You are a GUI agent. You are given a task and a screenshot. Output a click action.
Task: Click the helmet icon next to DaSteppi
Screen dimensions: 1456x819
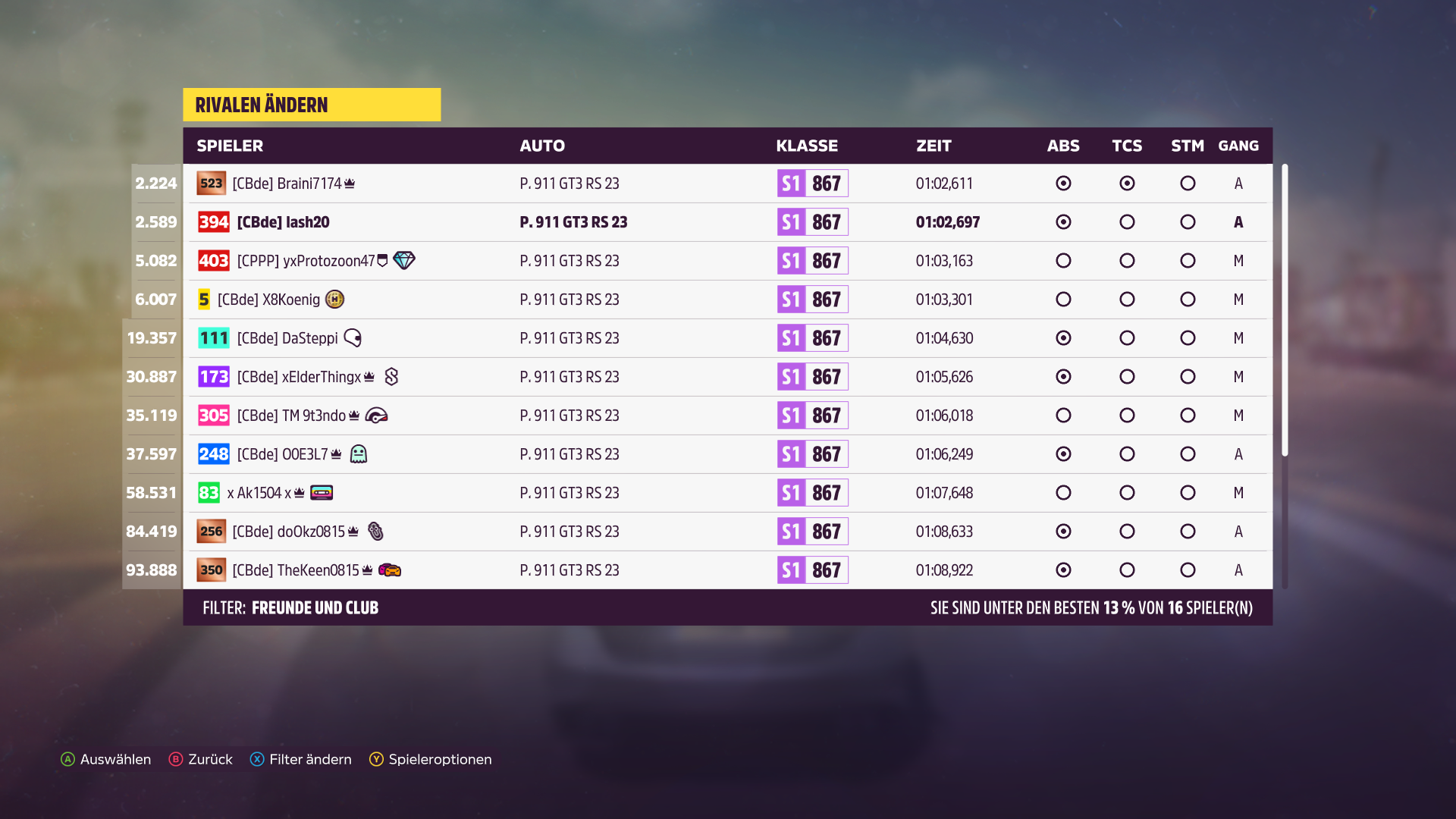click(351, 338)
